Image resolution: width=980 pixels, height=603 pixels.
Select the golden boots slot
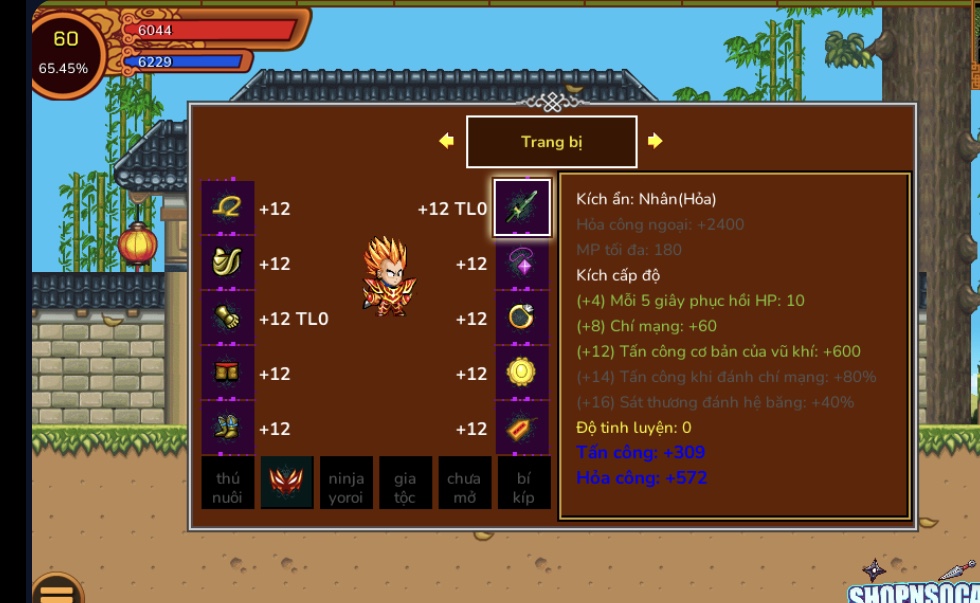point(228,428)
